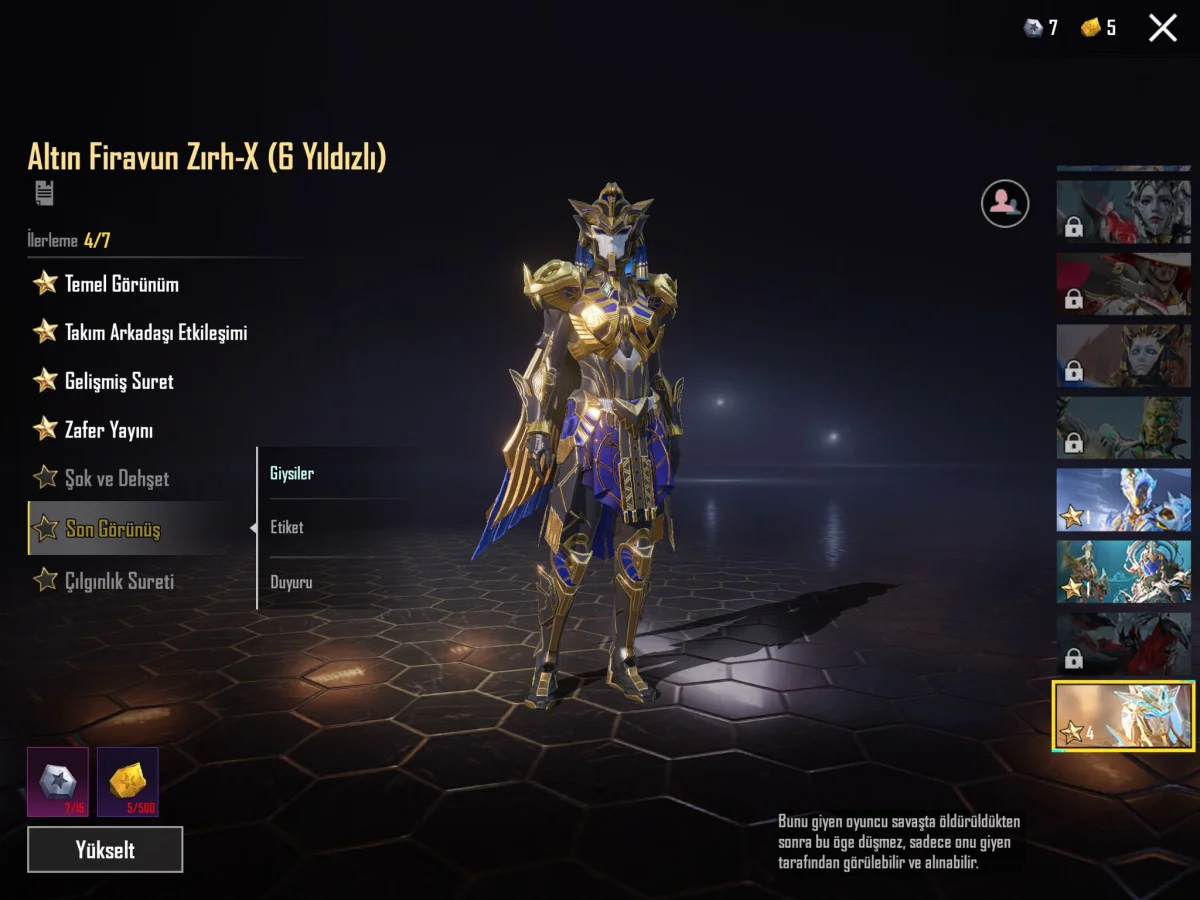Show the Şok ve Dehşet stage
This screenshot has height=900, width=1200.
point(116,479)
